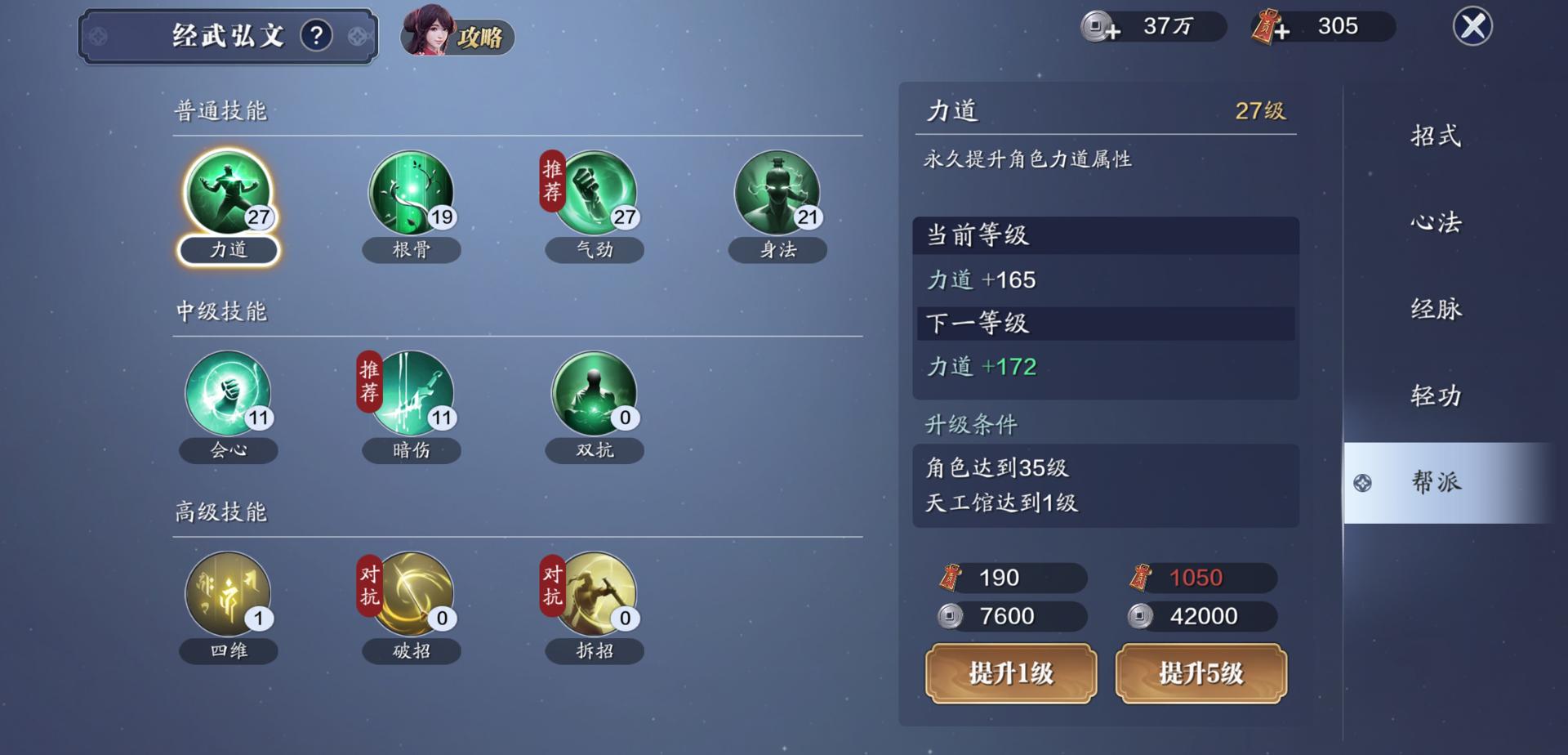Open the 暗伤 skill marked 推荐

(412, 398)
